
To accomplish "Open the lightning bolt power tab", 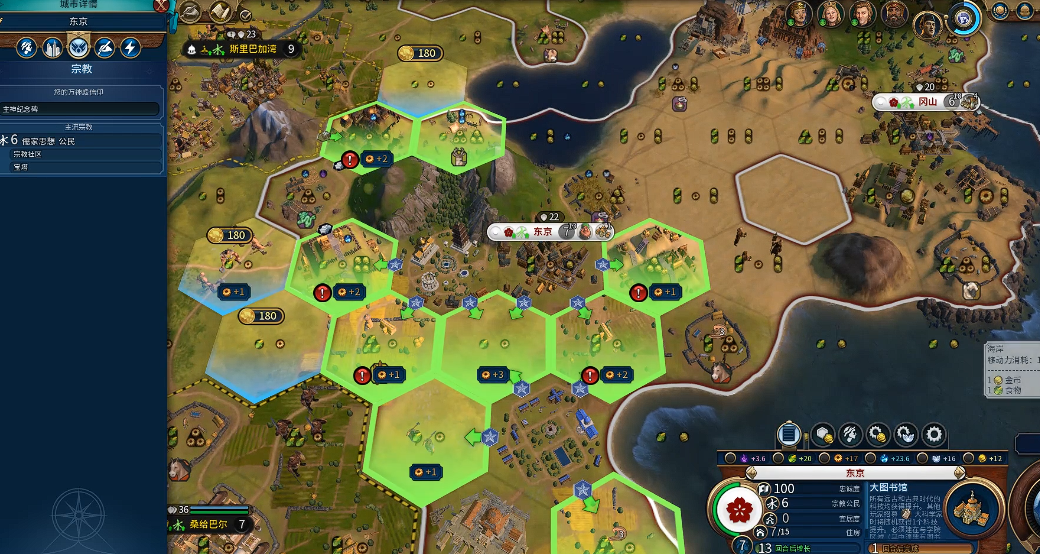I will (x=130, y=47).
